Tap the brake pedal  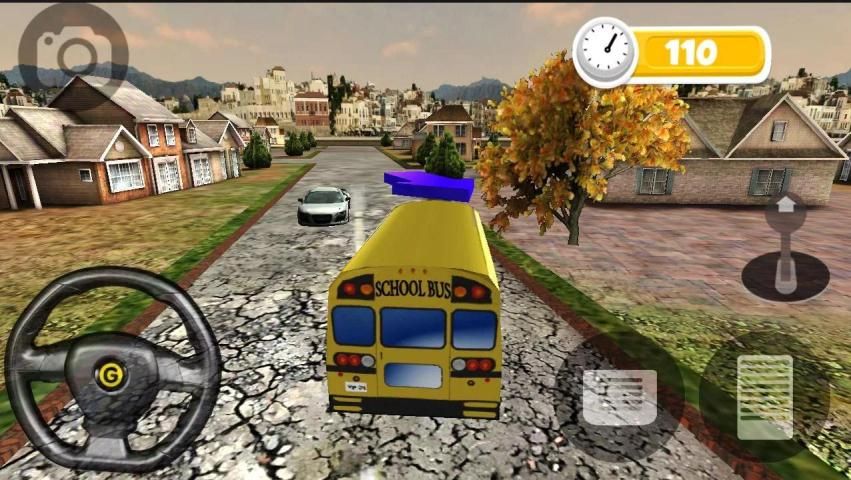click(x=620, y=397)
